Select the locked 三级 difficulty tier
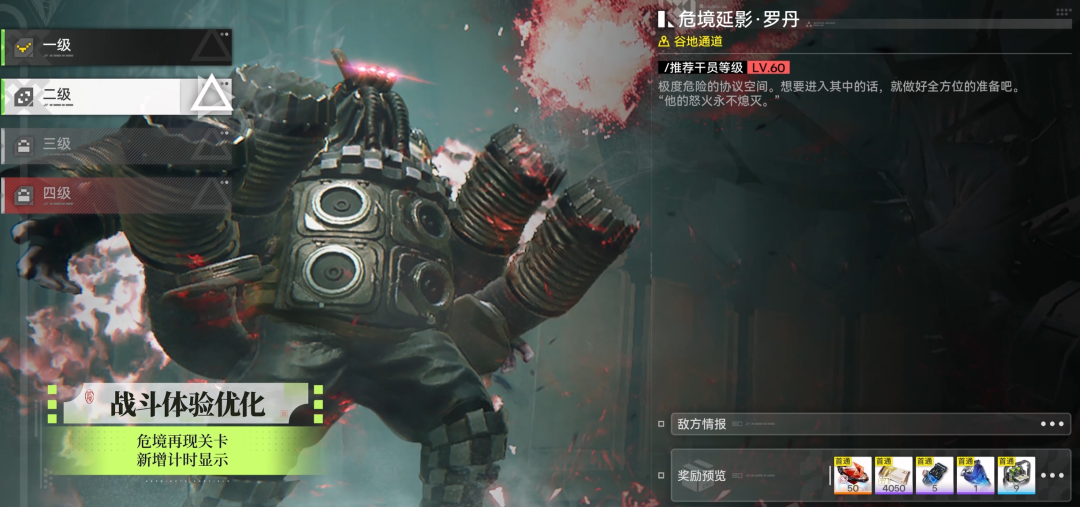Screen dimensions: 1080x507 pyautogui.click(x=115, y=145)
